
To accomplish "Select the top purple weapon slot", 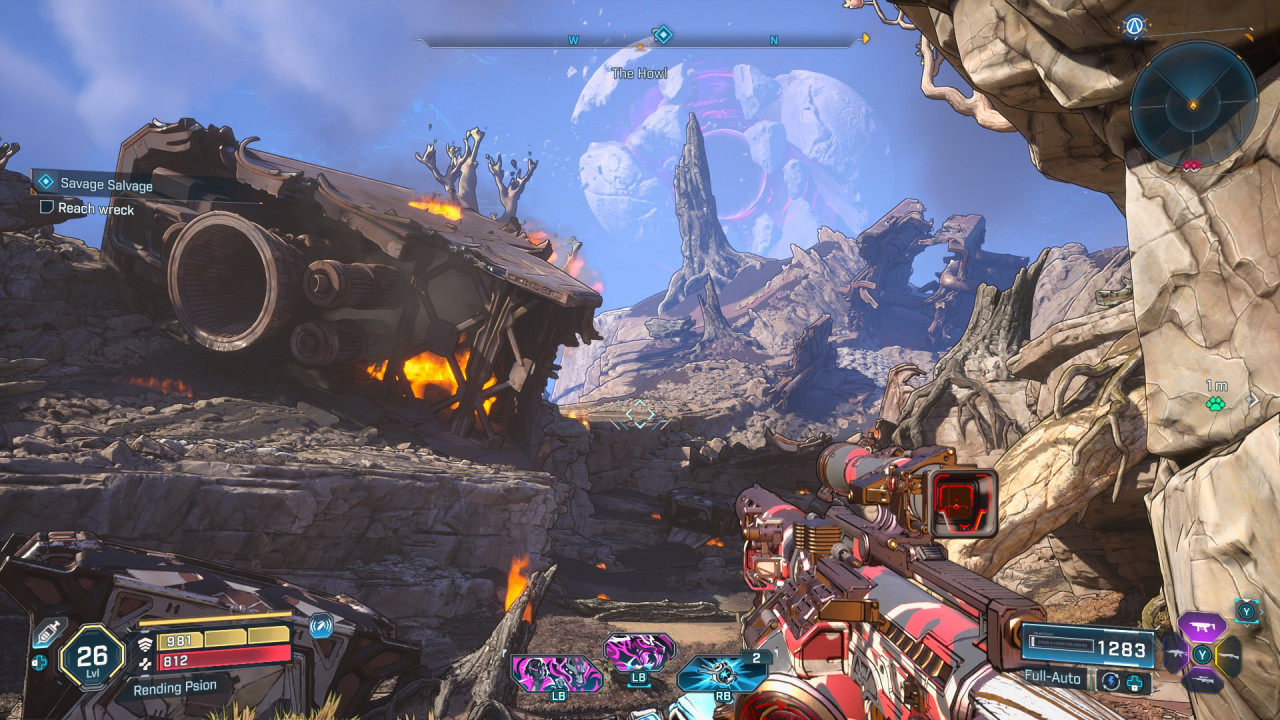I will tap(1201, 627).
